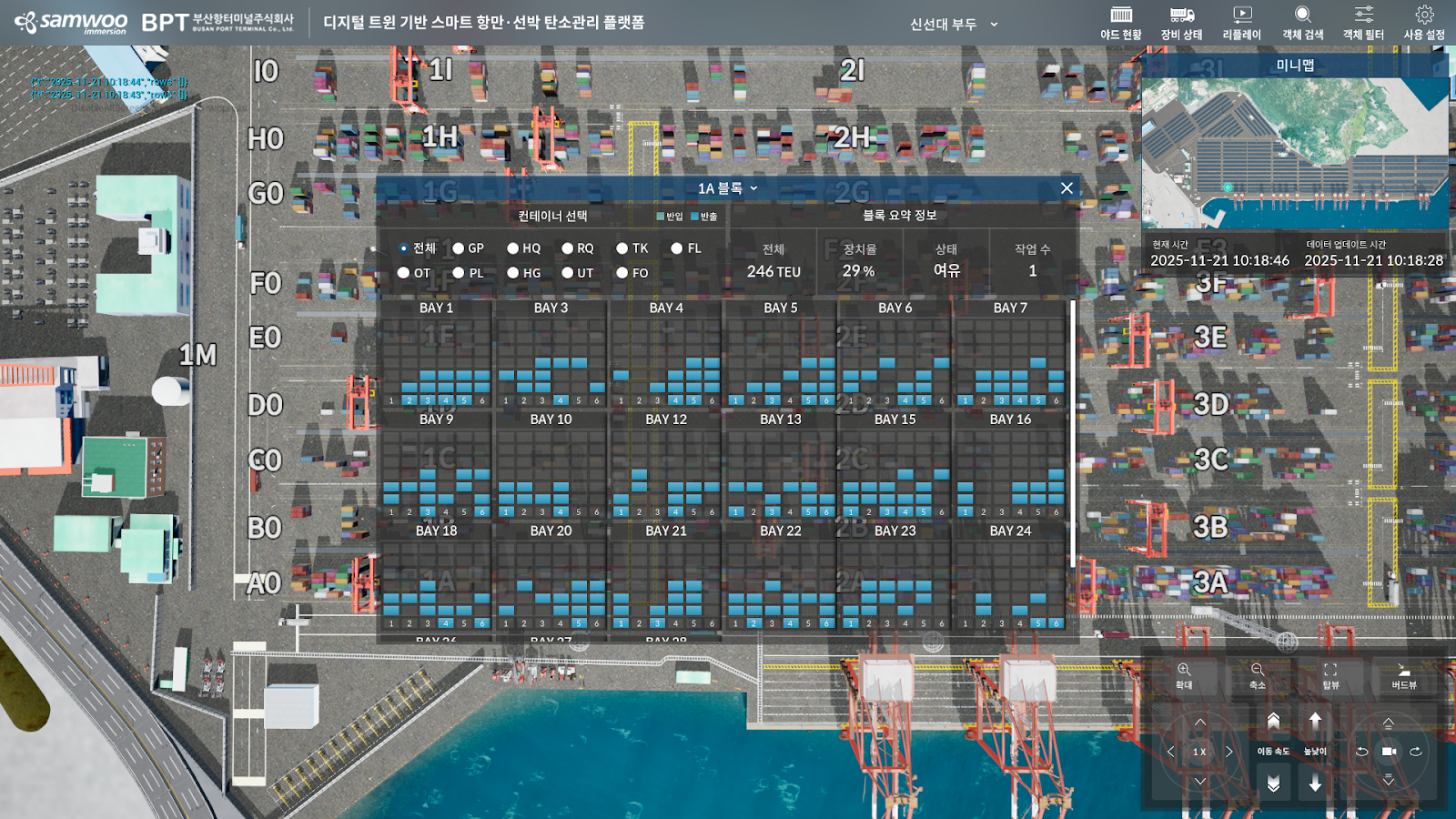Choose the OT container type
Viewport: 1456px width, 819px height.
click(404, 273)
